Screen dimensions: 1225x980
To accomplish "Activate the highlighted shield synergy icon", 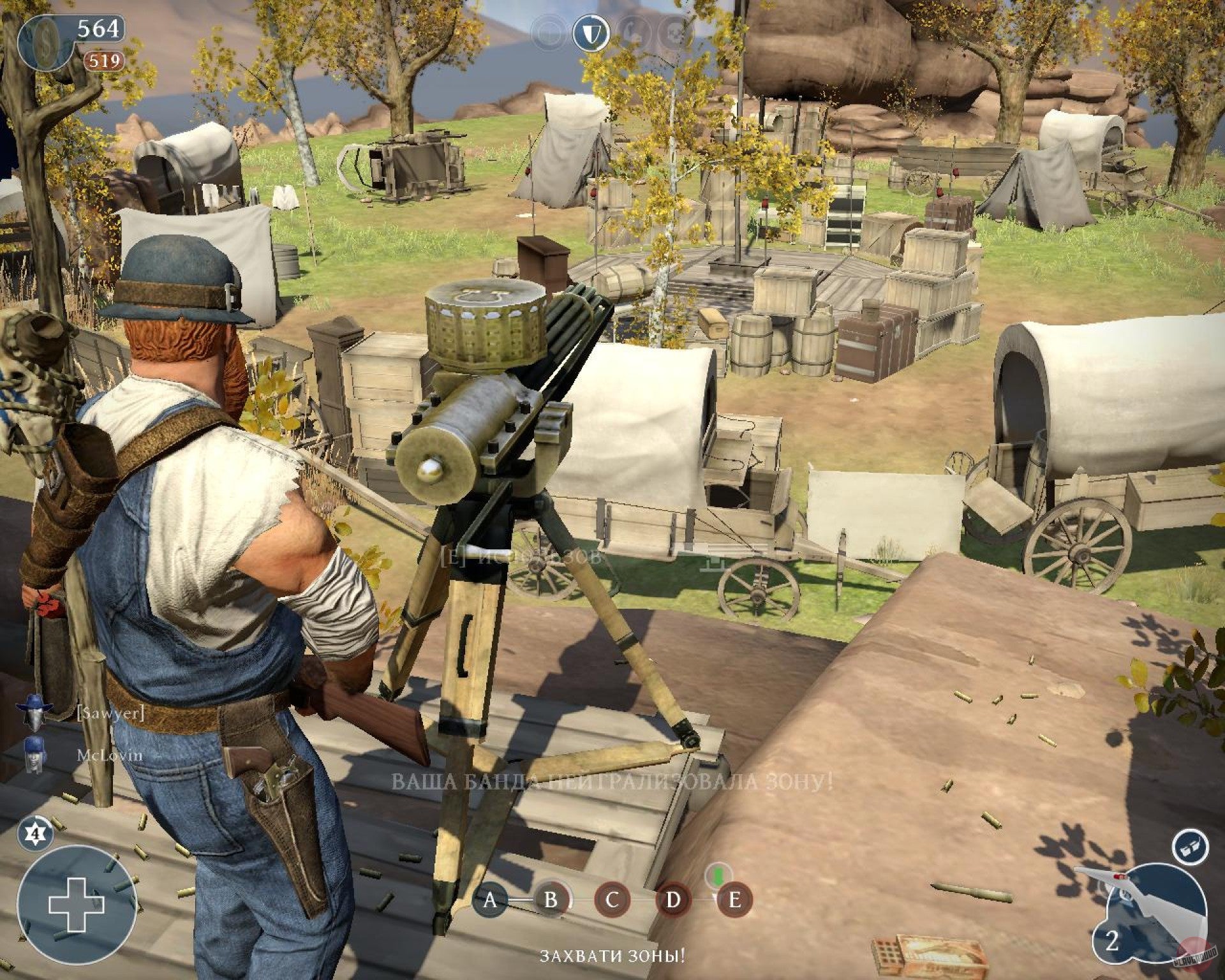I will 591,34.
